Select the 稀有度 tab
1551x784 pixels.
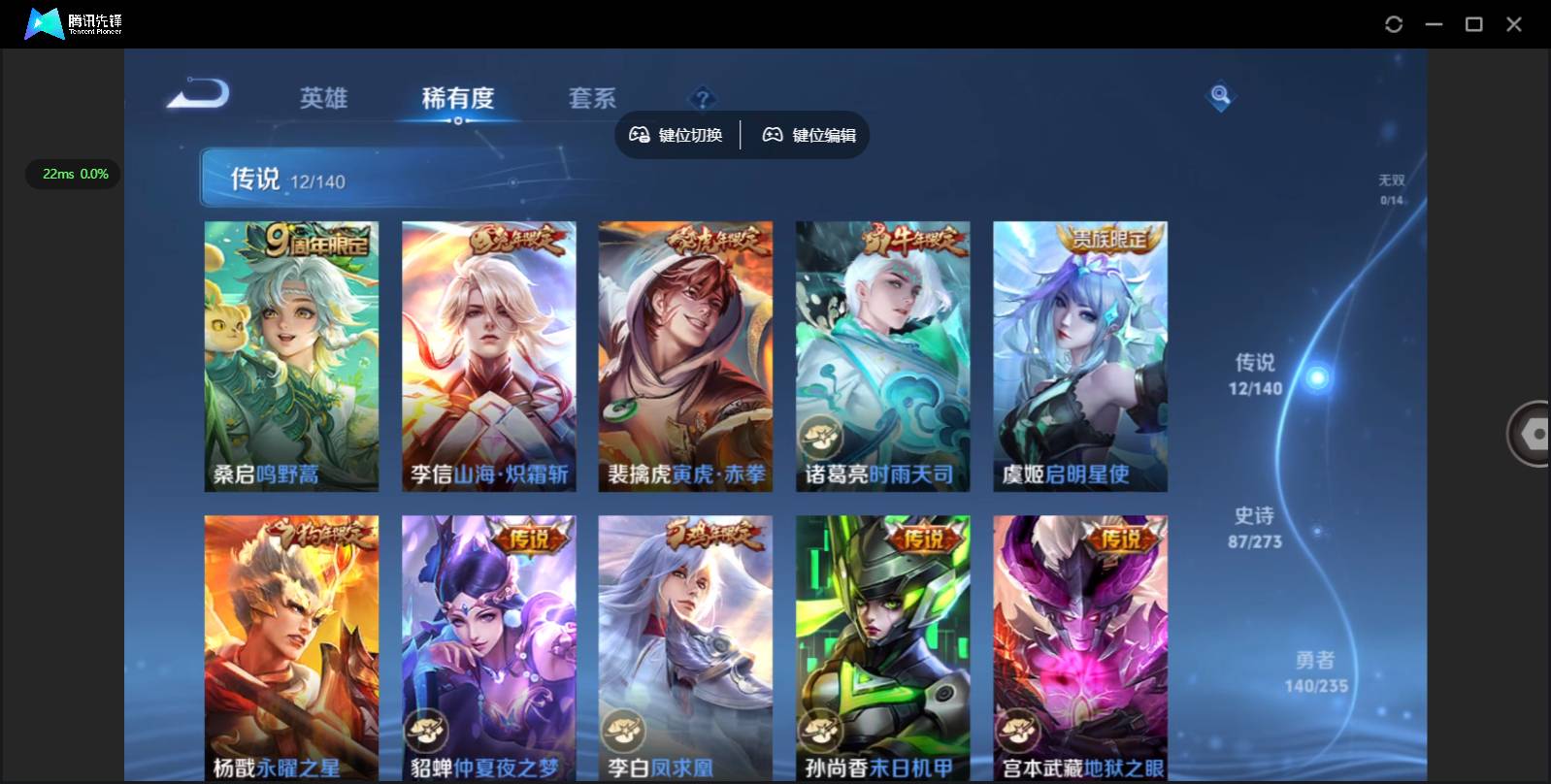click(x=458, y=98)
